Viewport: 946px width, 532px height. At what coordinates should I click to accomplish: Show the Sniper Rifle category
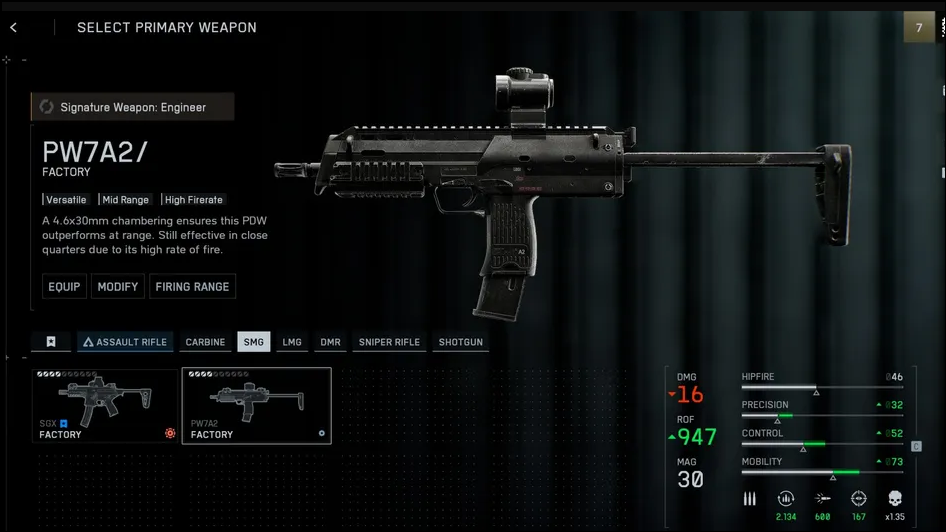[389, 342]
